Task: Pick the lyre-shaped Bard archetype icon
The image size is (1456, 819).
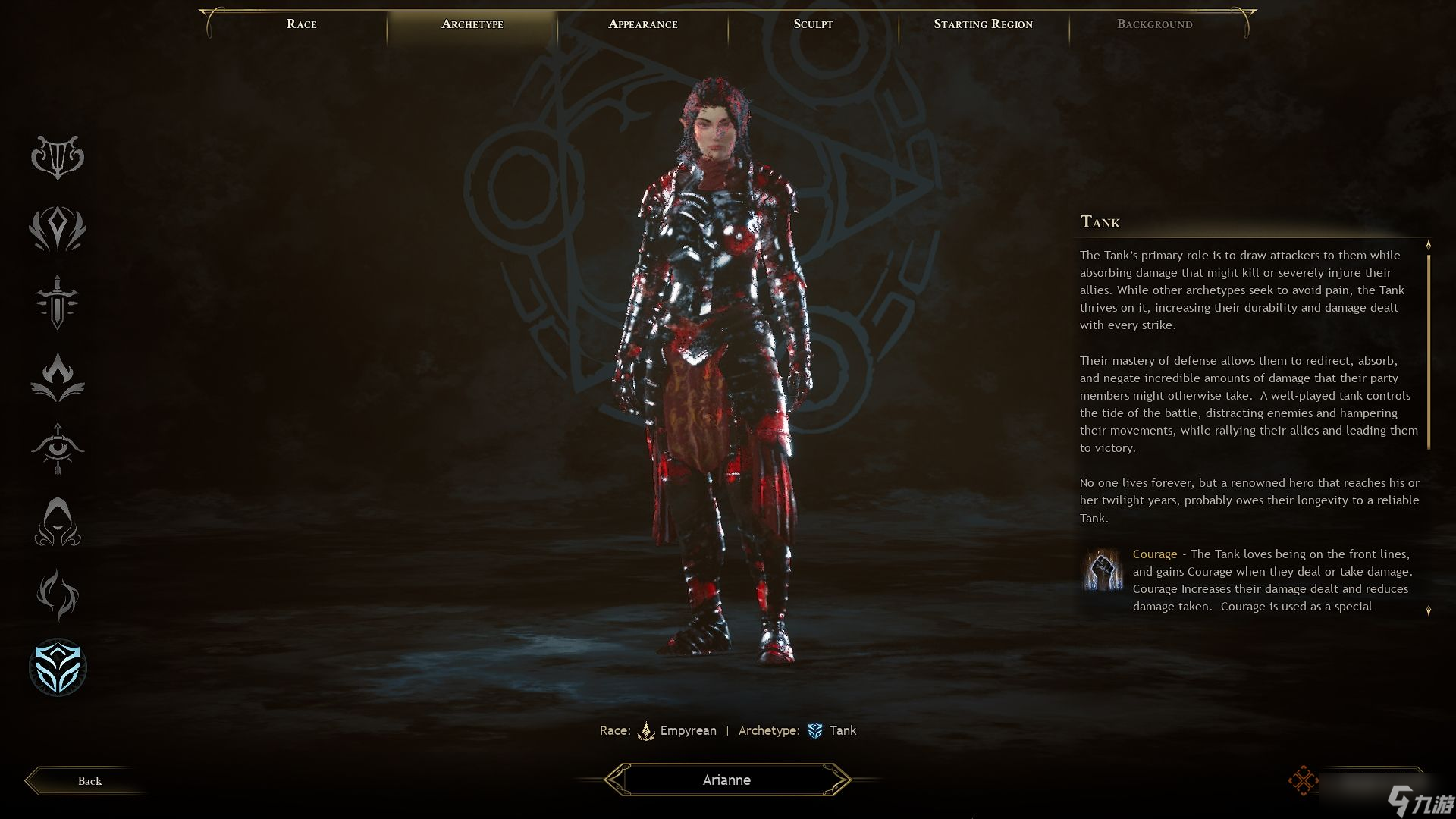Action: coord(58,157)
